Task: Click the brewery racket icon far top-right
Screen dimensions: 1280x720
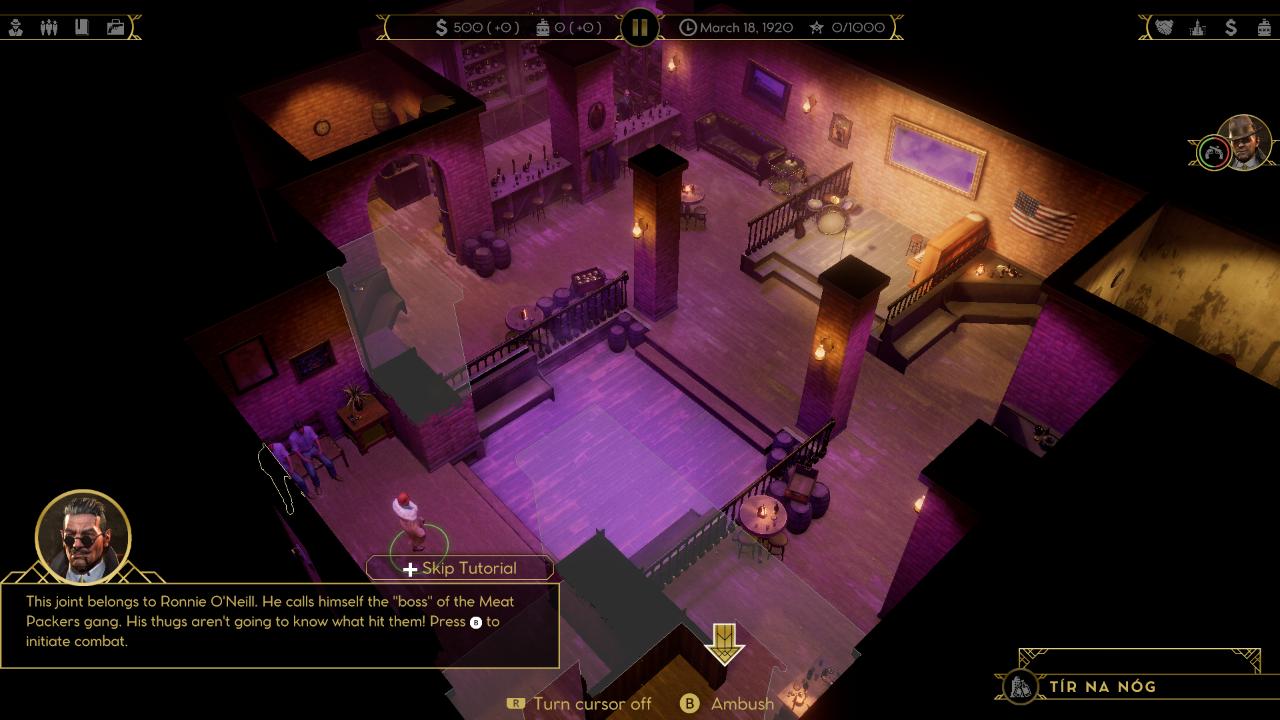Action: 1264,27
